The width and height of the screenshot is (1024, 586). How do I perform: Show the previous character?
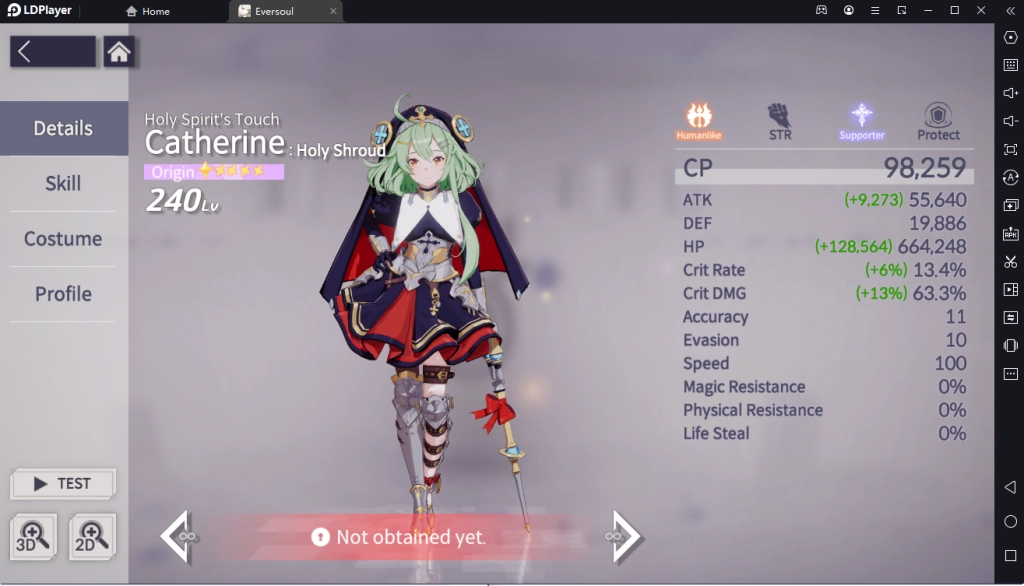[176, 536]
